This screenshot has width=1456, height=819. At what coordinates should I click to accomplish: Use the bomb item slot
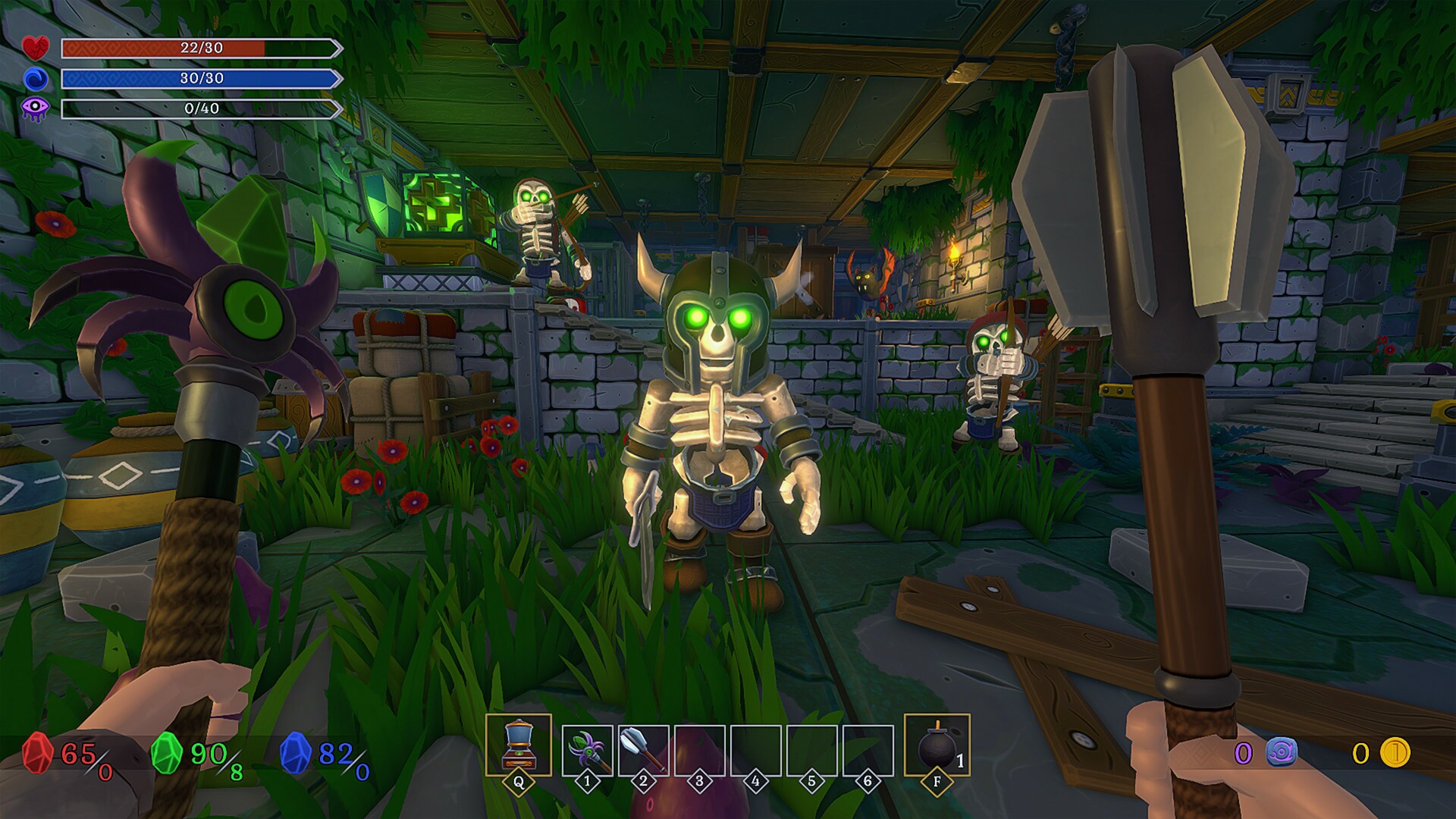click(x=937, y=746)
